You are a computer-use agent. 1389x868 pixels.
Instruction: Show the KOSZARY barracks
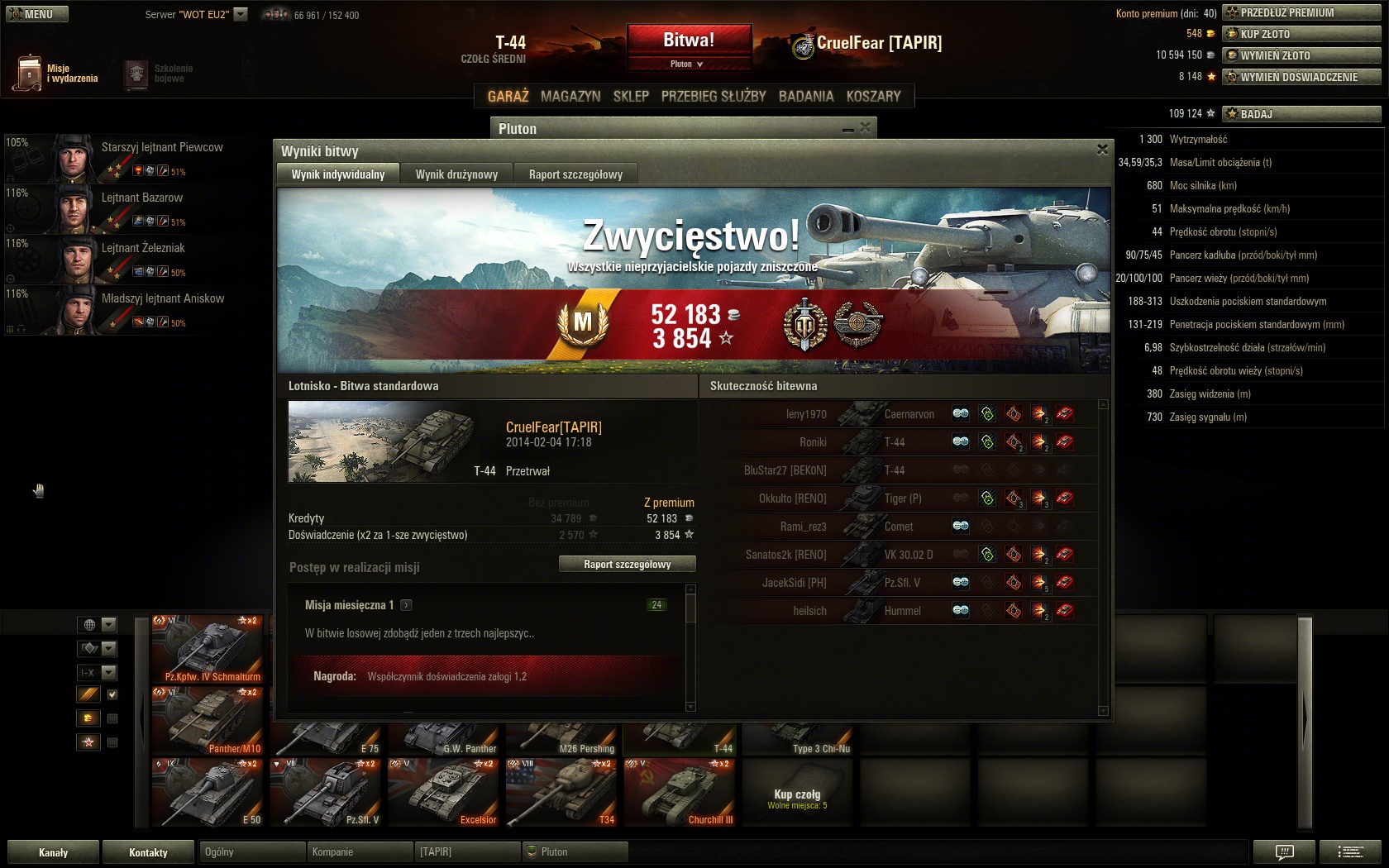point(873,96)
